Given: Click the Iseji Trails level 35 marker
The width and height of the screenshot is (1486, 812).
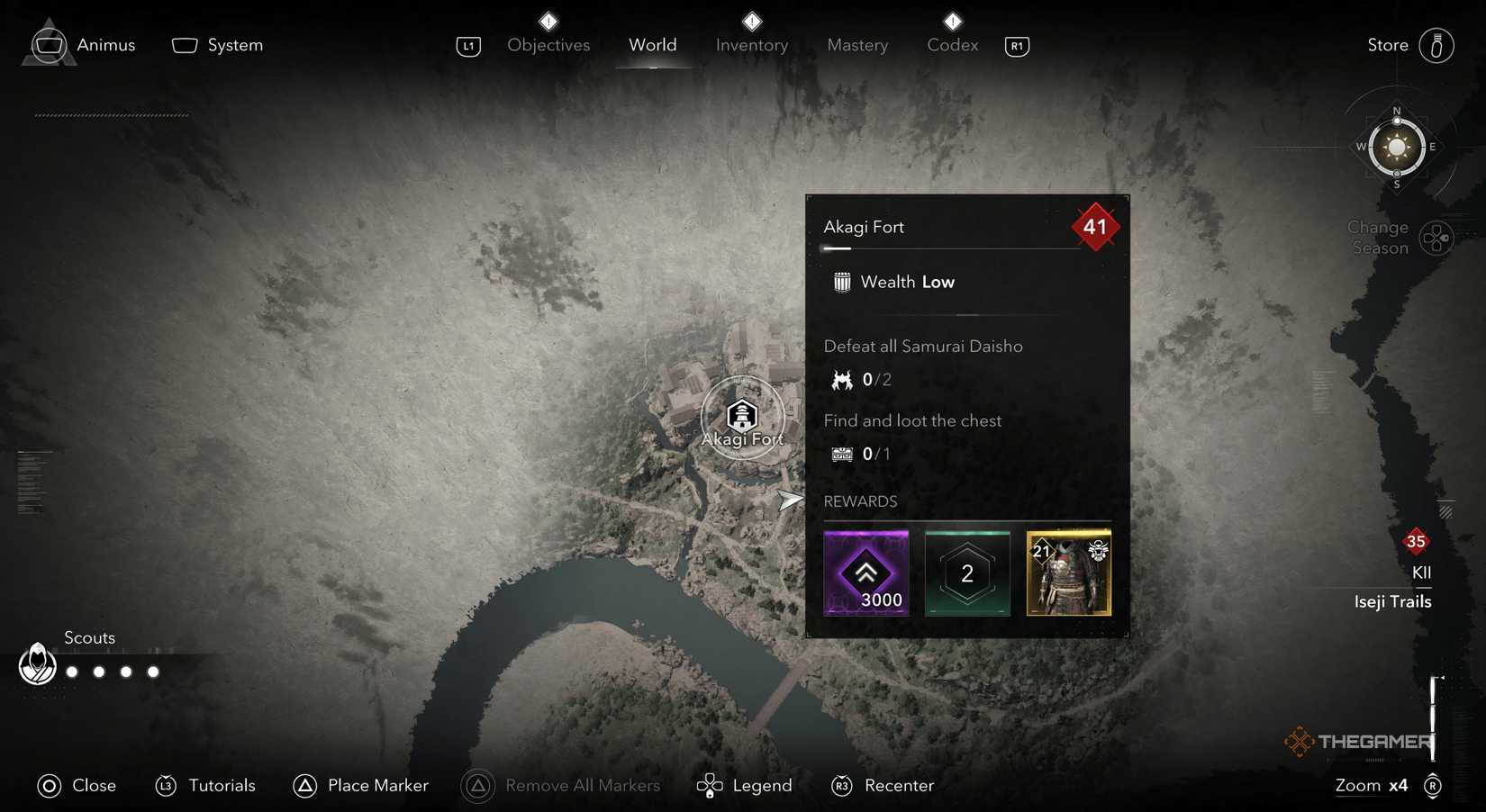Looking at the screenshot, I should point(1416,541).
